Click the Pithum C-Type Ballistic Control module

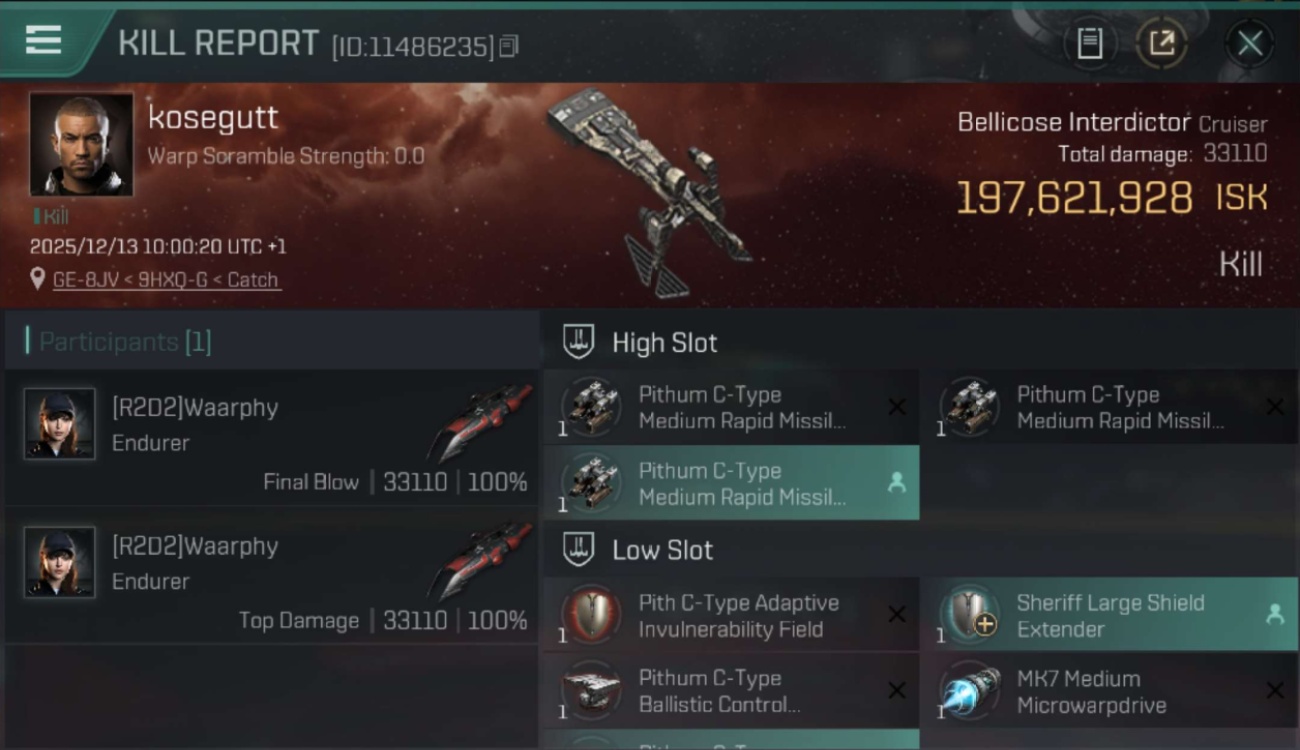coord(731,690)
